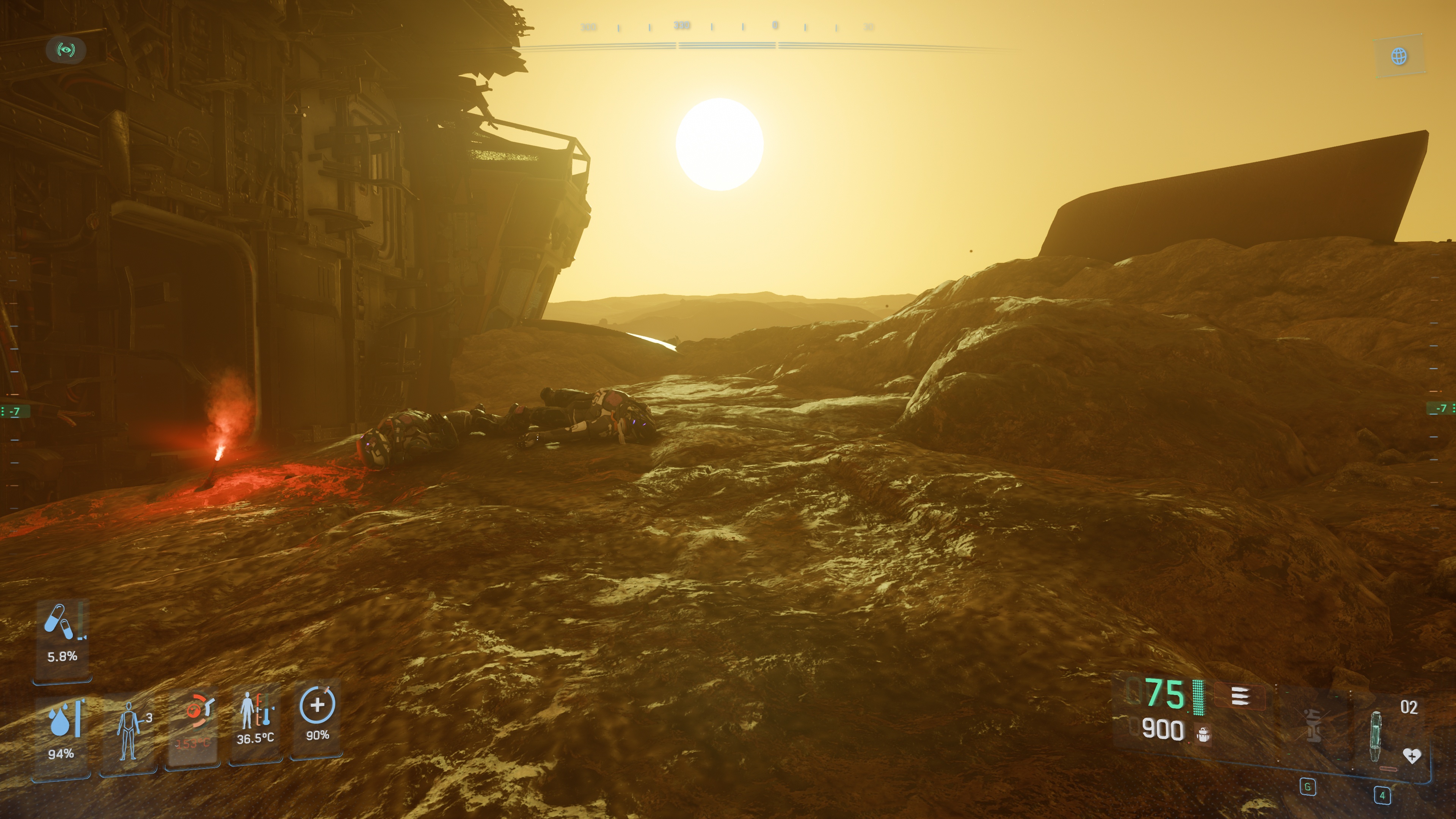Click the broadcast eye icon

tap(66, 50)
